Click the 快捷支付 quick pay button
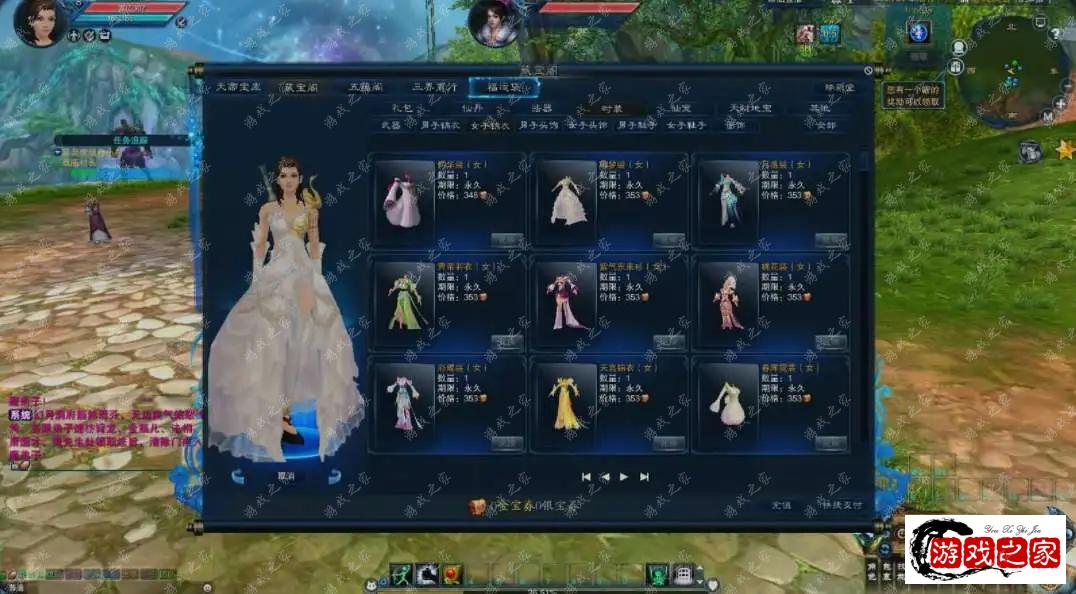 [x=841, y=505]
